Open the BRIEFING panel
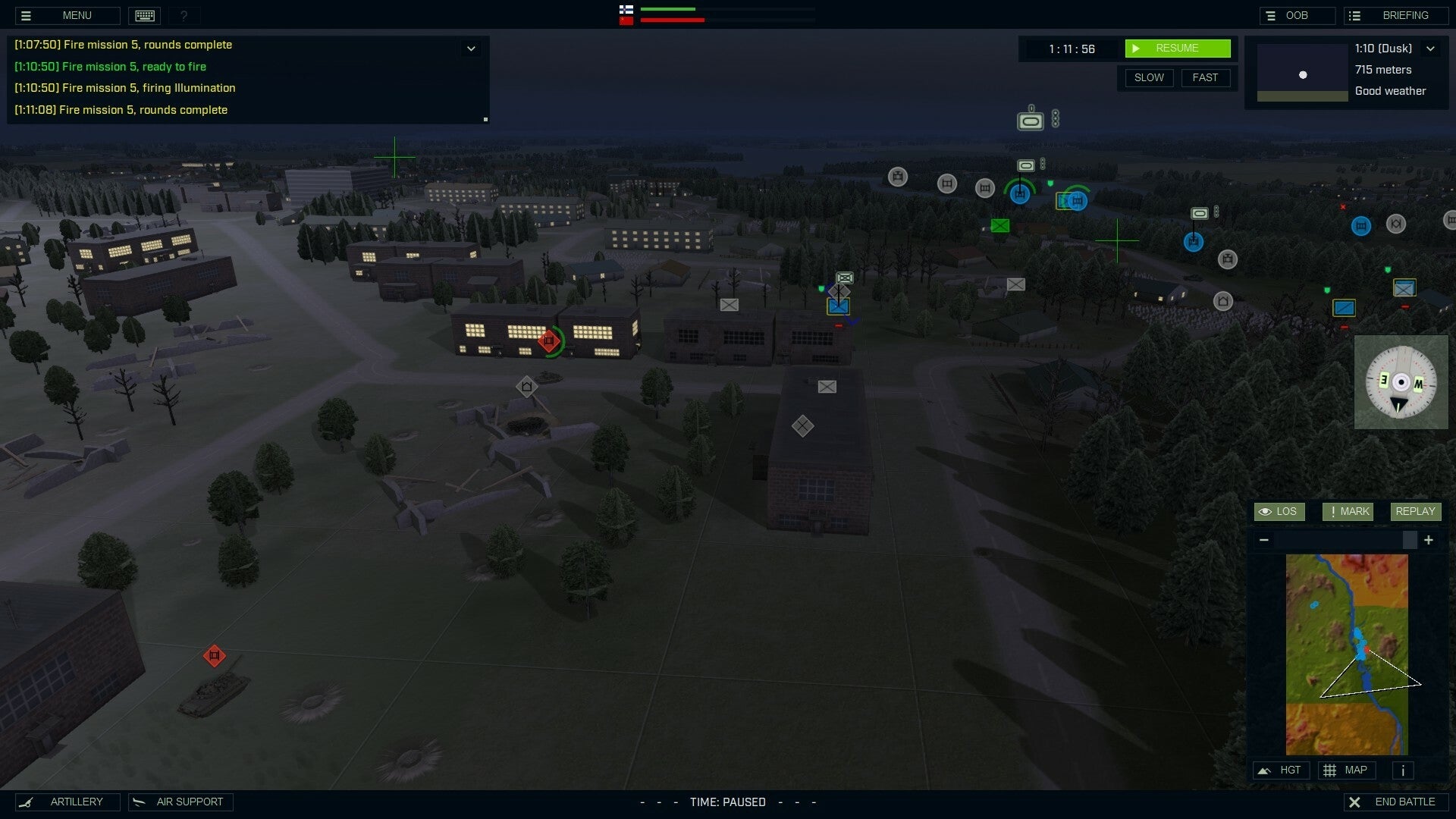Screen dimensions: 1456x819 pyautogui.click(x=1396, y=14)
